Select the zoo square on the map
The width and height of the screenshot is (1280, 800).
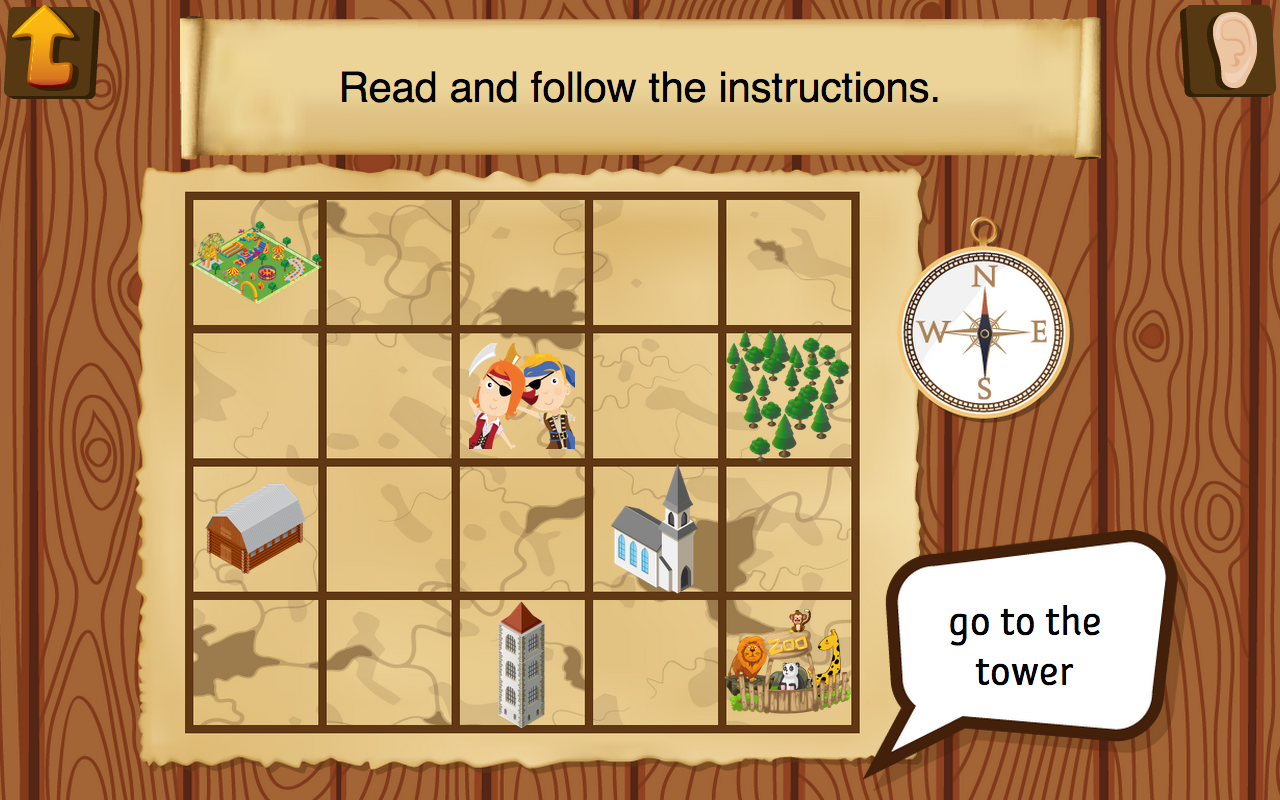790,665
